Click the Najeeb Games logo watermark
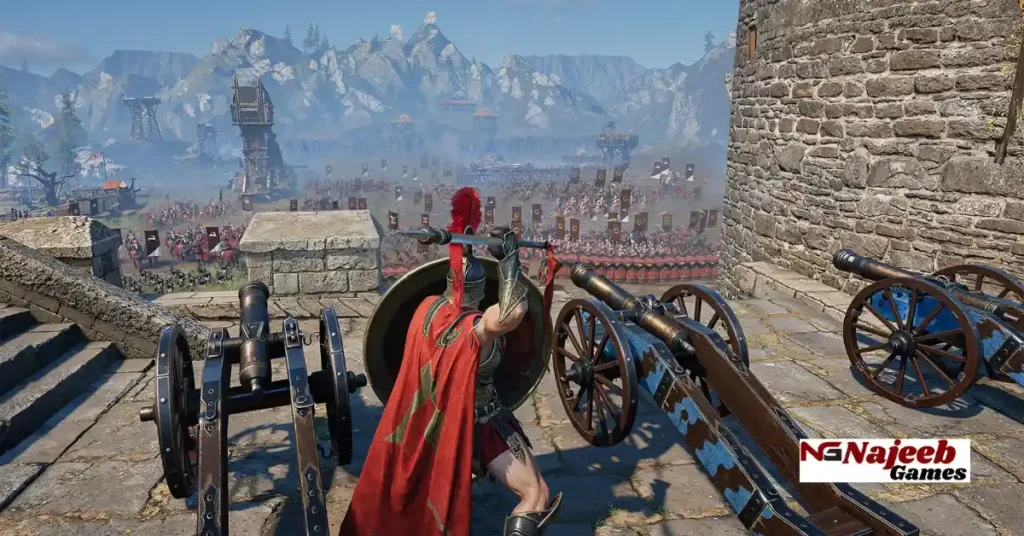The image size is (1024, 536). coord(884,460)
